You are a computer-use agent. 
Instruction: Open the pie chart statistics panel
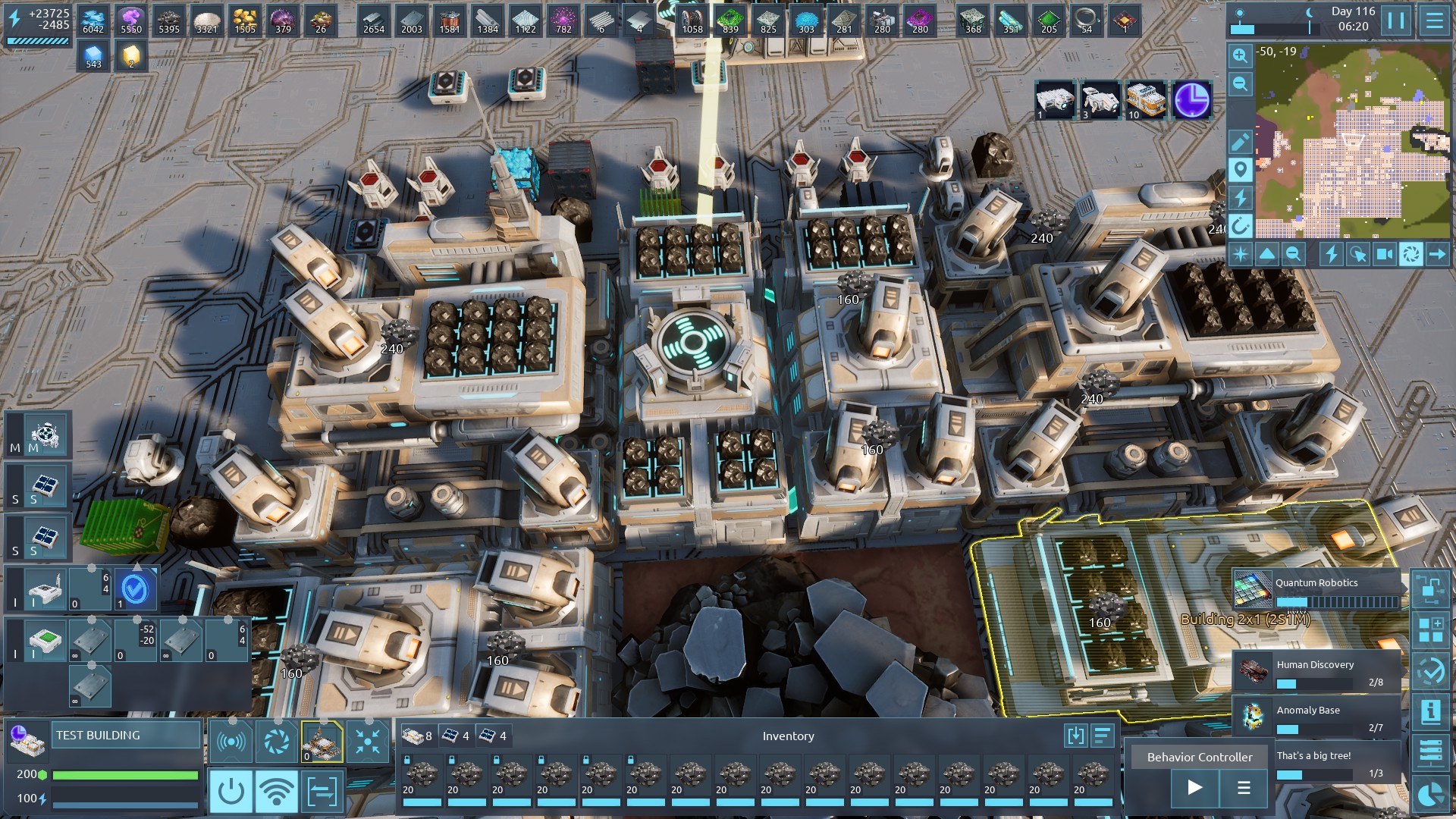[1431, 793]
